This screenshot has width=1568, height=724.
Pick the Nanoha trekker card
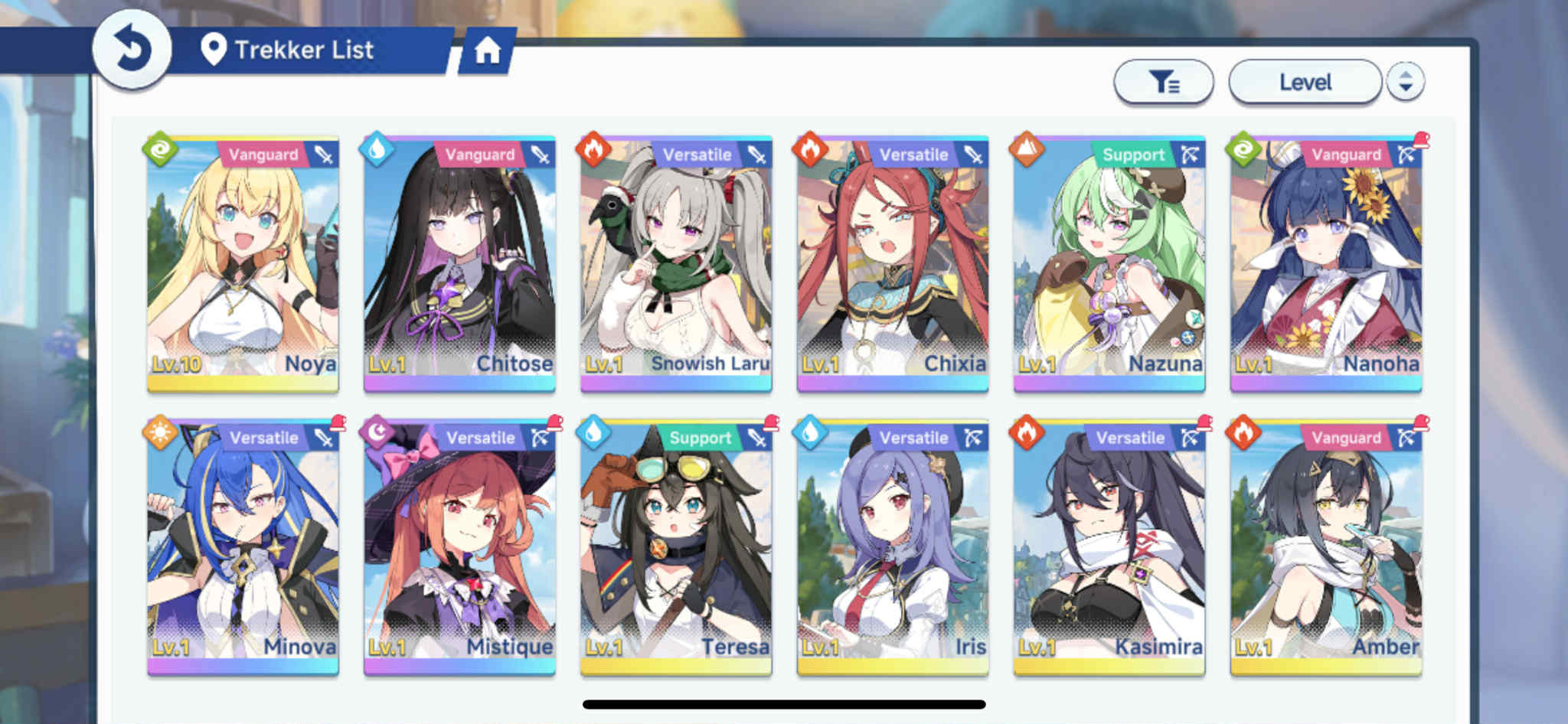[1326, 264]
